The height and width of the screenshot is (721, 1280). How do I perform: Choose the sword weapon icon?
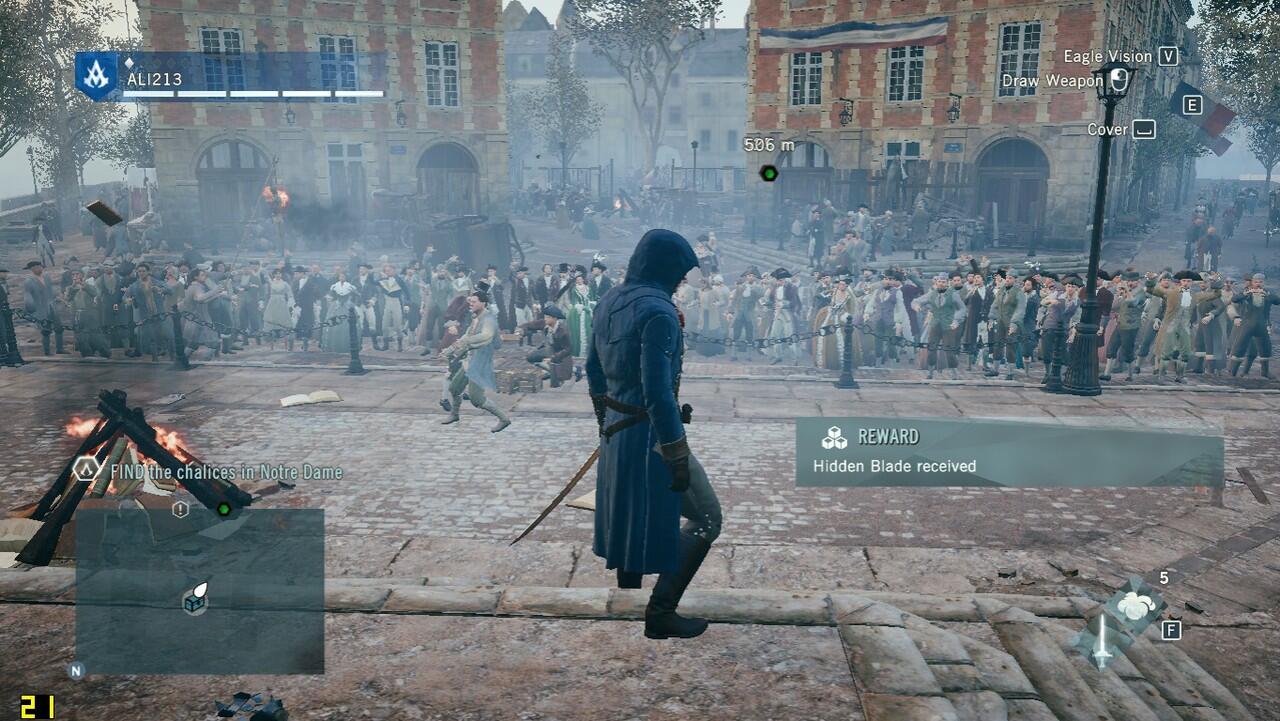click(1102, 640)
